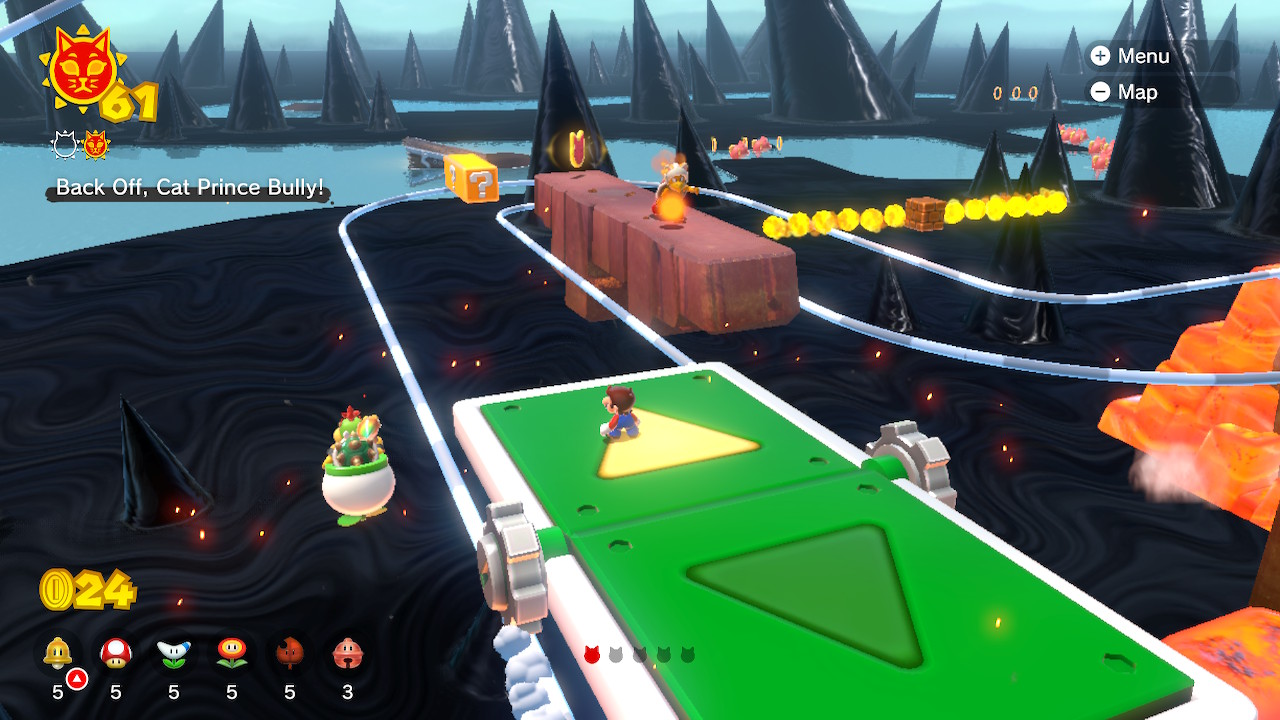The height and width of the screenshot is (720, 1280).
Task: Click the Cat Shine counter icon showing 61
Action: 84,68
